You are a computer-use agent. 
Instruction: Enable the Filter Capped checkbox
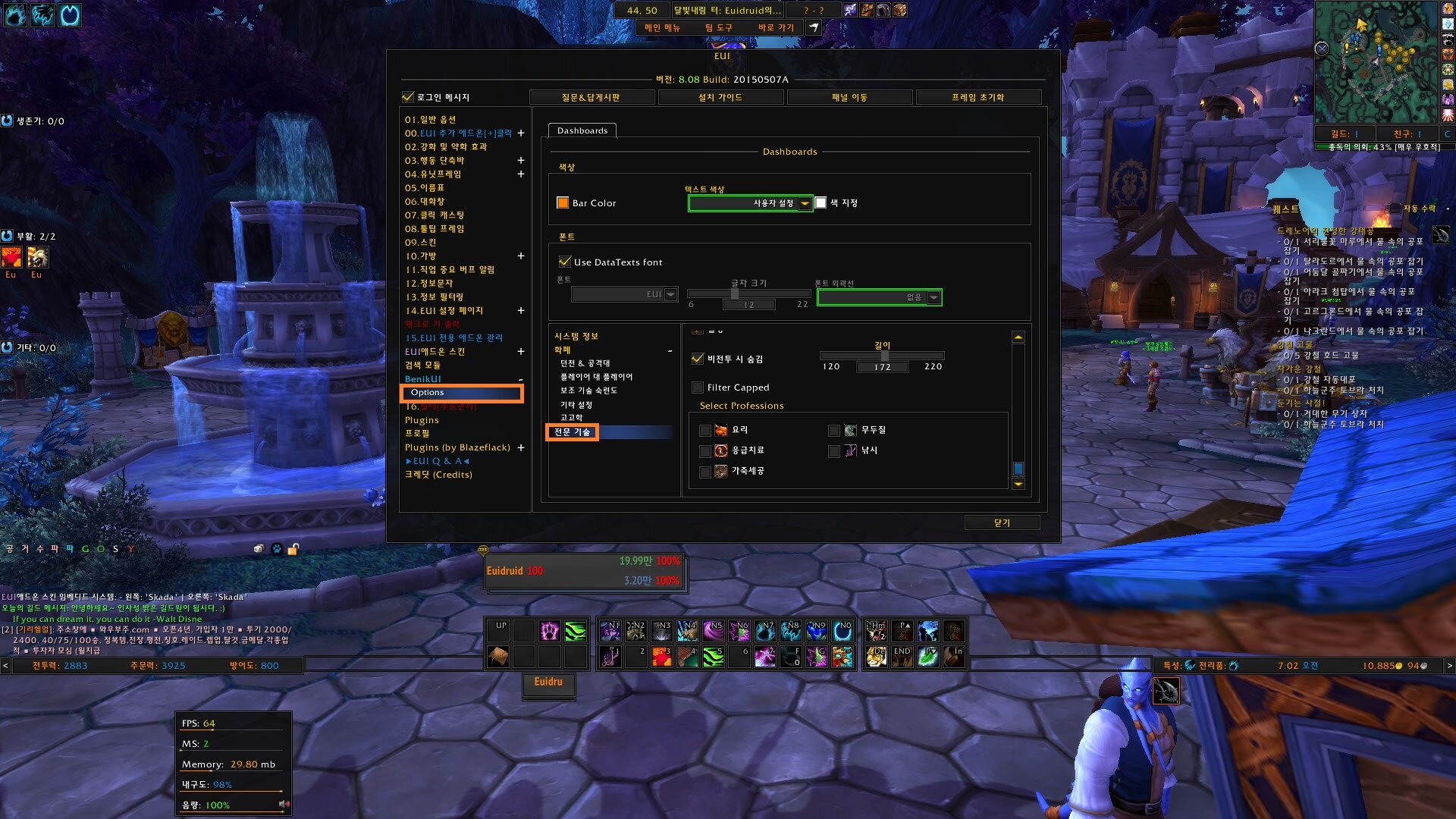pos(698,388)
